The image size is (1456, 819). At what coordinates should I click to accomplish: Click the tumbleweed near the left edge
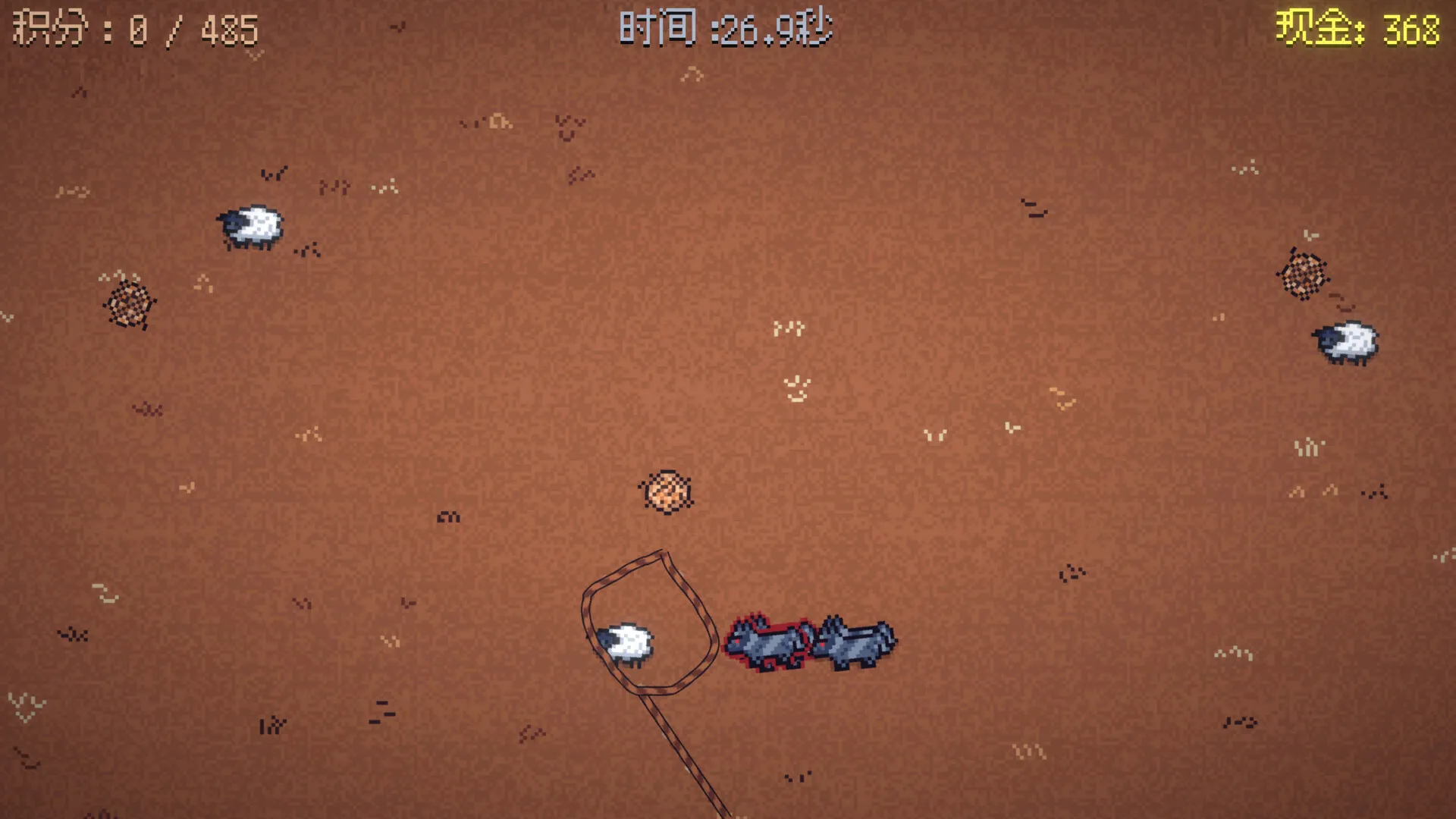pyautogui.click(x=129, y=306)
